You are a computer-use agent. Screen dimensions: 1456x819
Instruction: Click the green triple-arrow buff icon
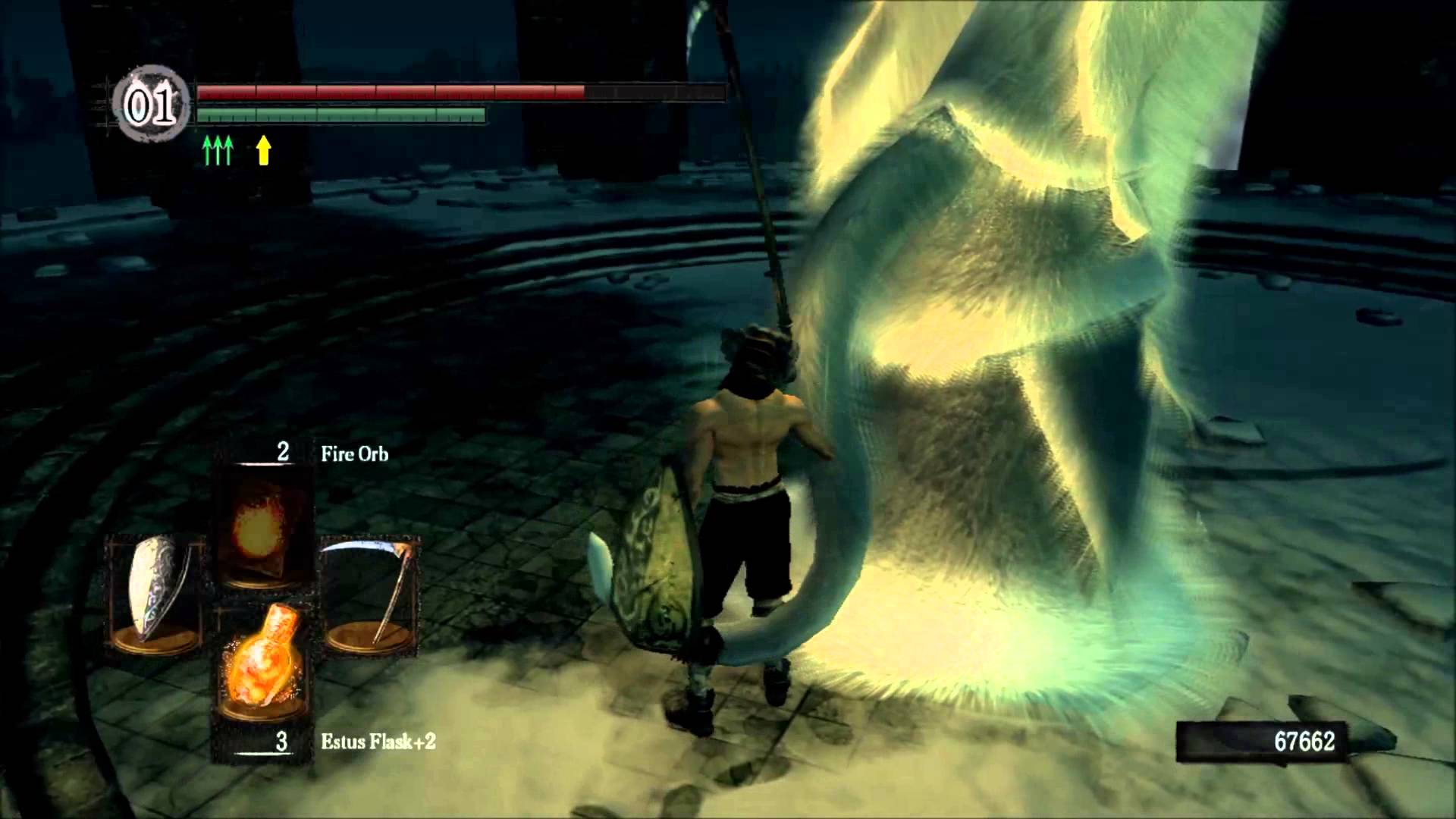[x=218, y=151]
